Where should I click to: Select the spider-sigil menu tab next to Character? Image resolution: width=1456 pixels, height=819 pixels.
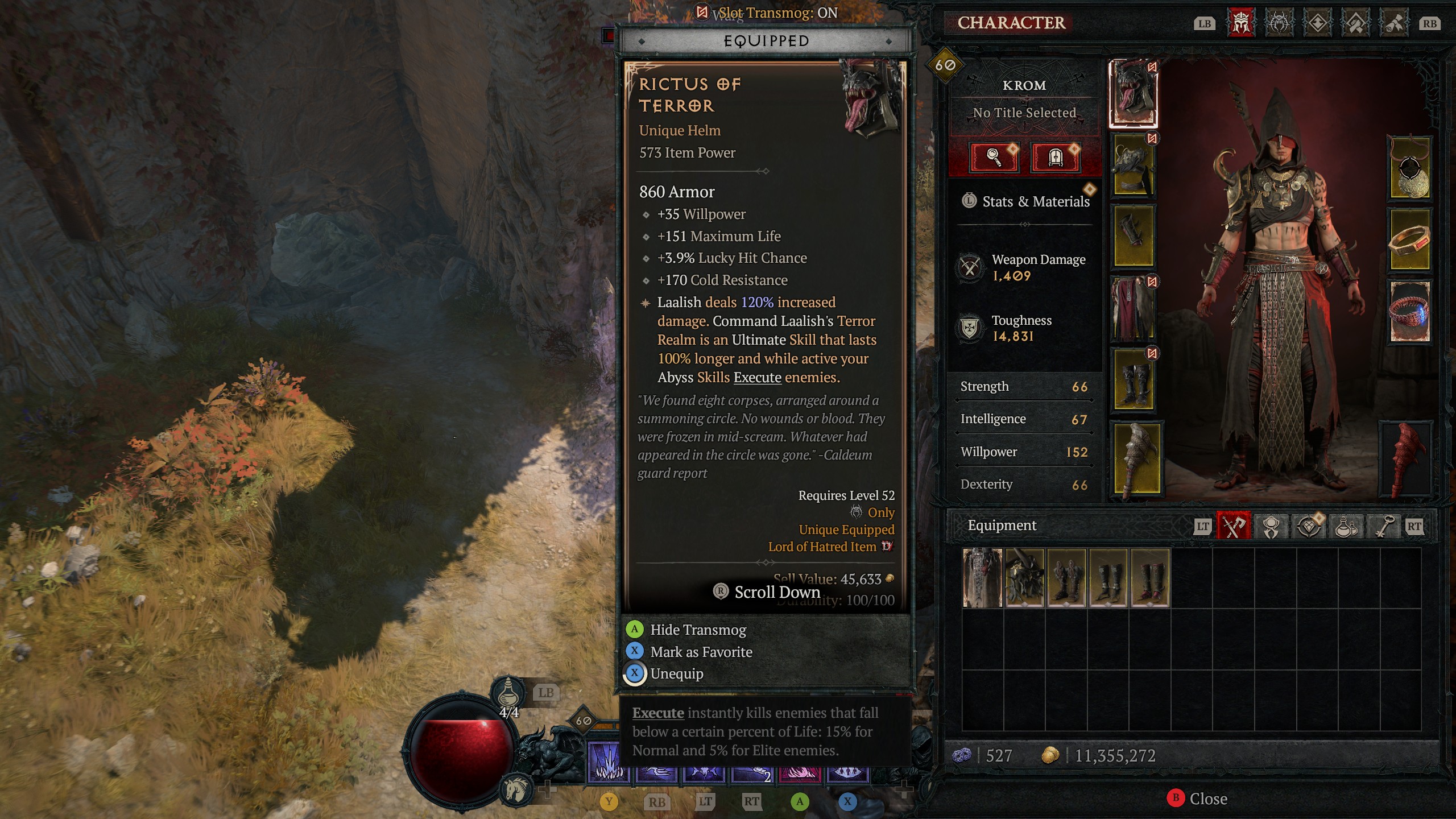pyautogui.click(x=1279, y=24)
